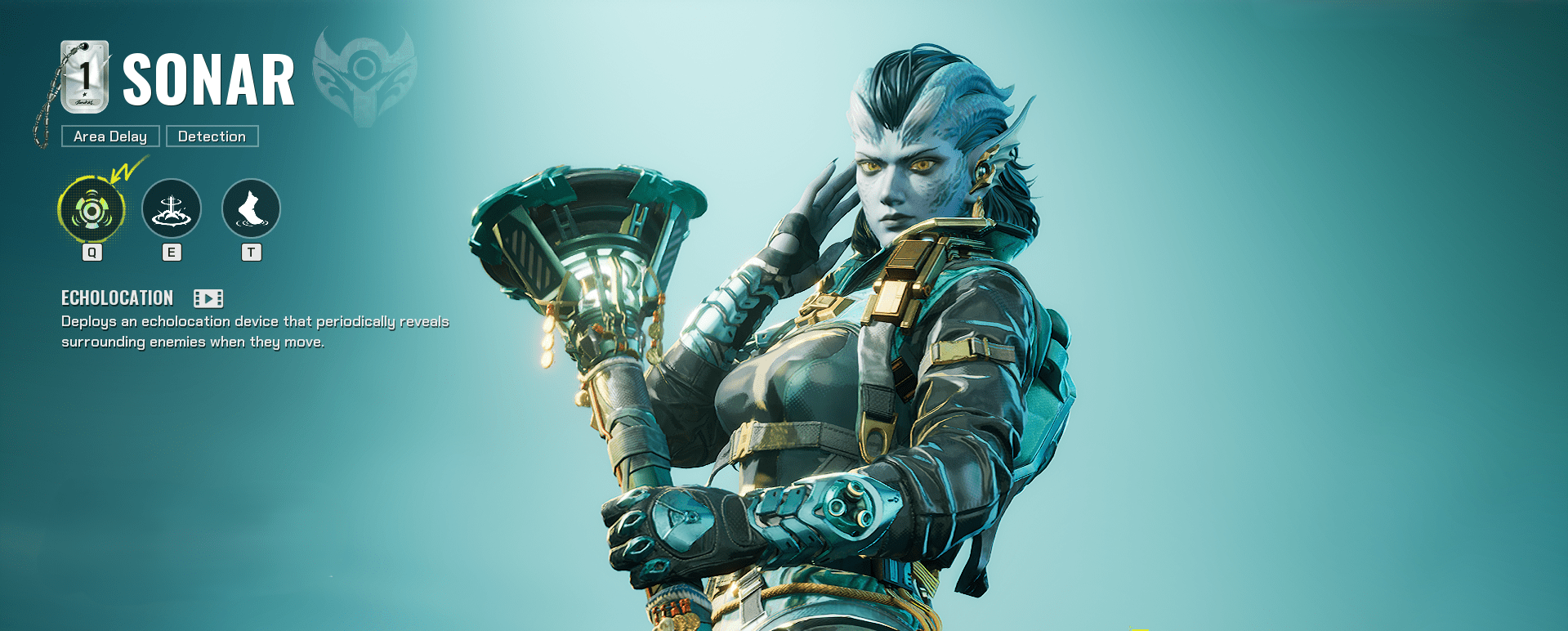Image resolution: width=1568 pixels, height=631 pixels.
Task: Click the SONAR character name
Action: (210, 78)
